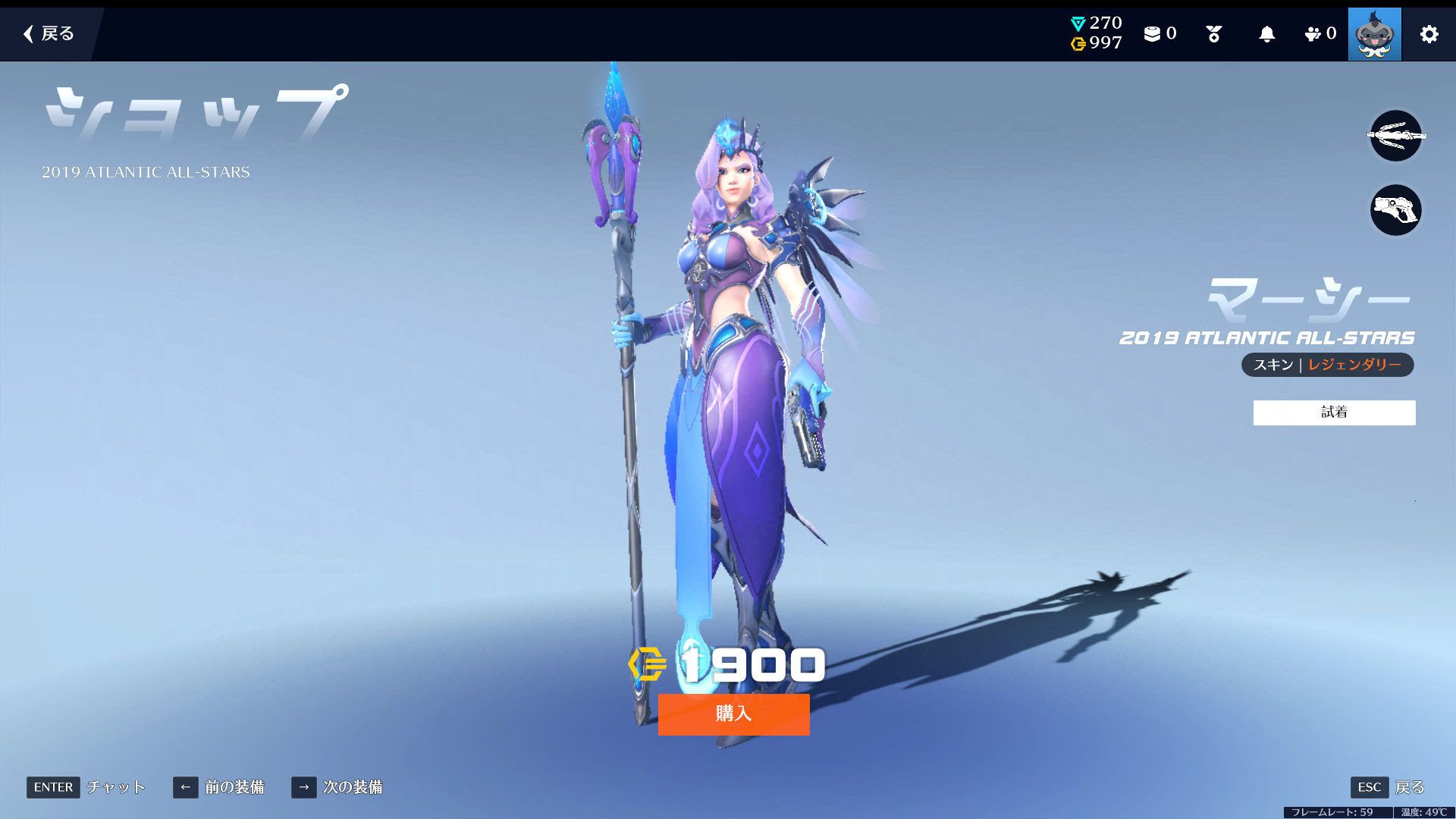Open the group members icon in top bar
This screenshot has height=819, width=1456.
1319,33
